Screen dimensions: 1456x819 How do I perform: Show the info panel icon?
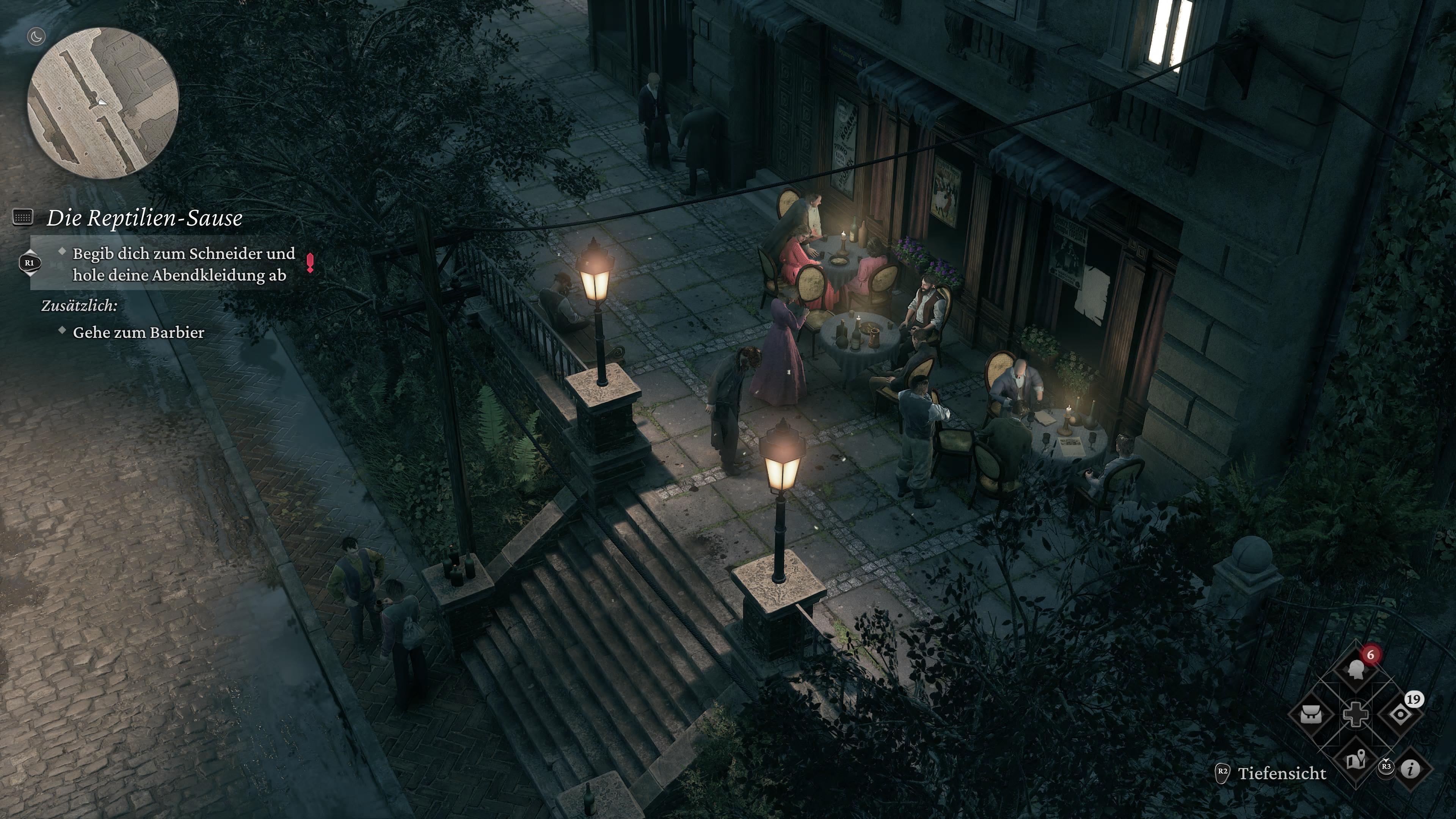pyautogui.click(x=1411, y=769)
